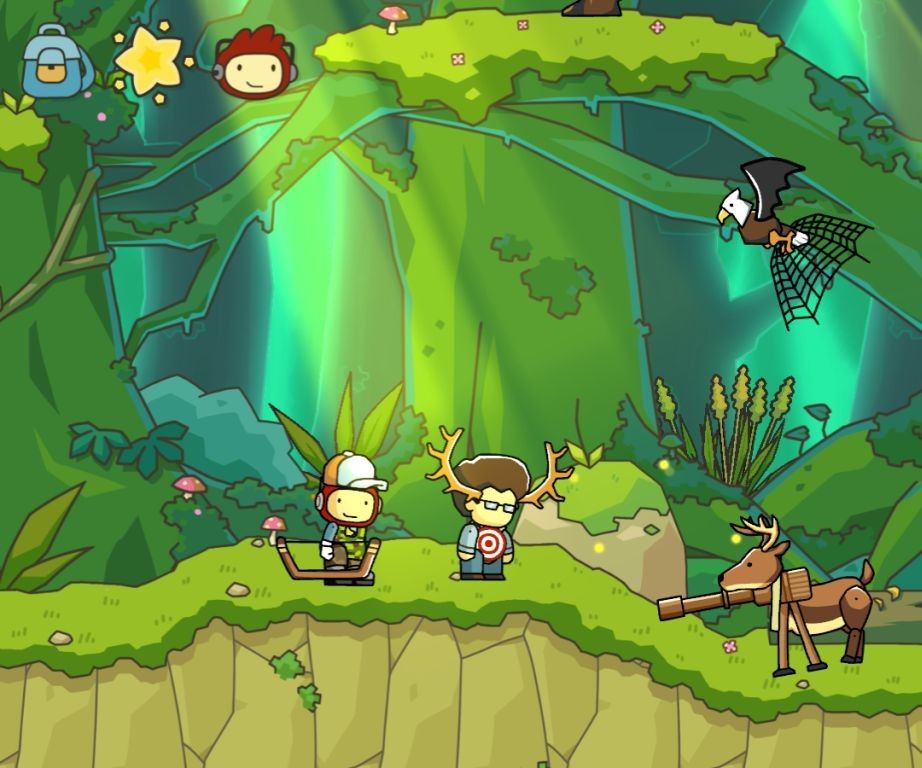Click the yellow Starite star icon

pos(150,60)
